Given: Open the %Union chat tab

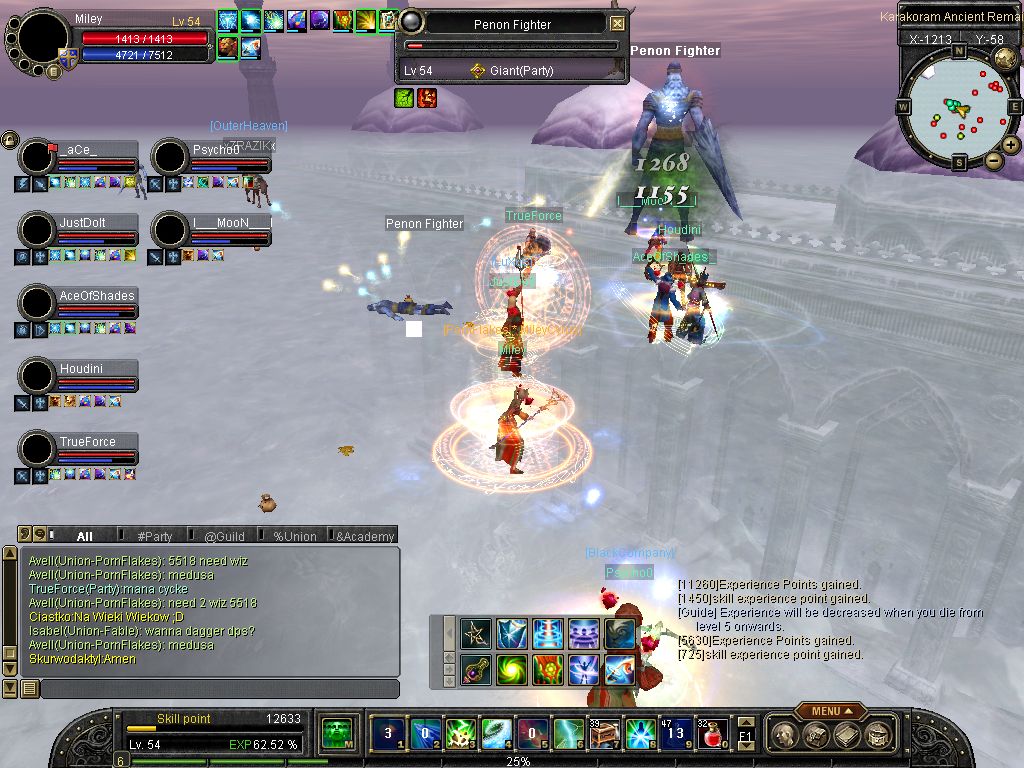Looking at the screenshot, I should (295, 536).
